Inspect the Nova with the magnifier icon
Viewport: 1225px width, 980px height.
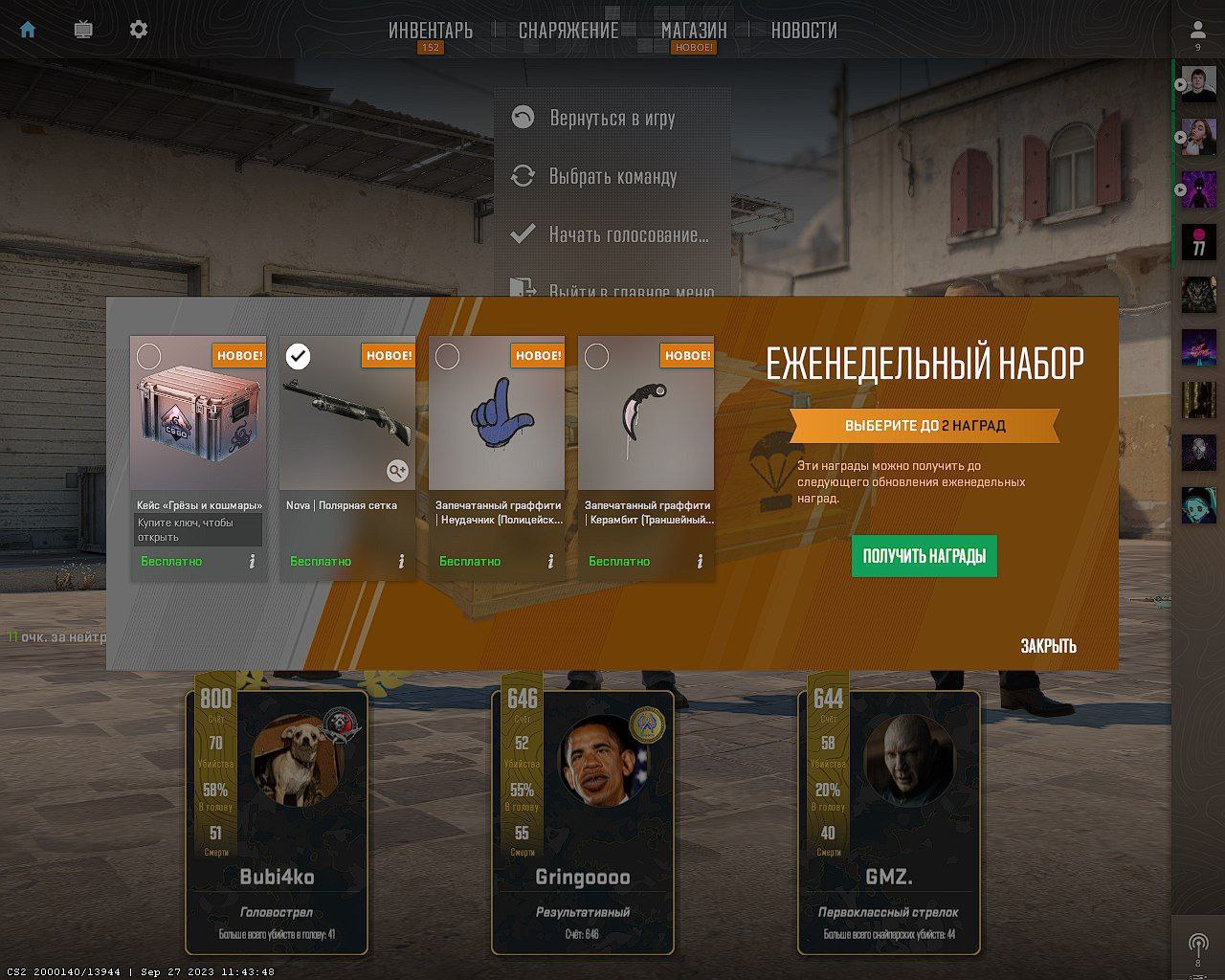397,470
